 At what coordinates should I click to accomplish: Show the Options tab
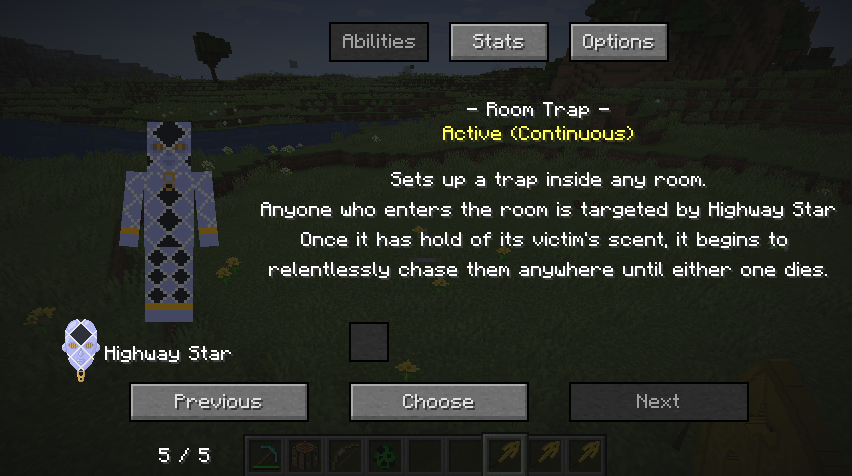click(x=618, y=42)
